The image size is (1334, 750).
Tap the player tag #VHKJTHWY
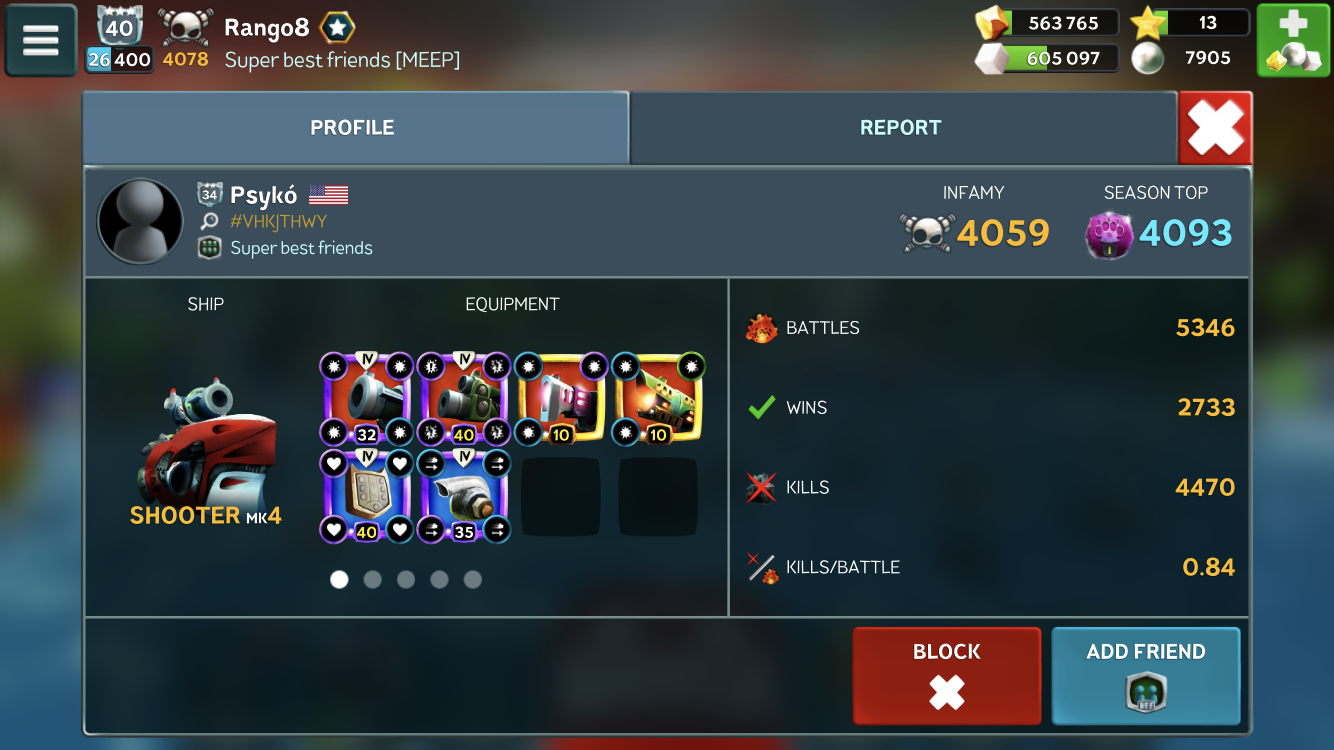coord(278,222)
